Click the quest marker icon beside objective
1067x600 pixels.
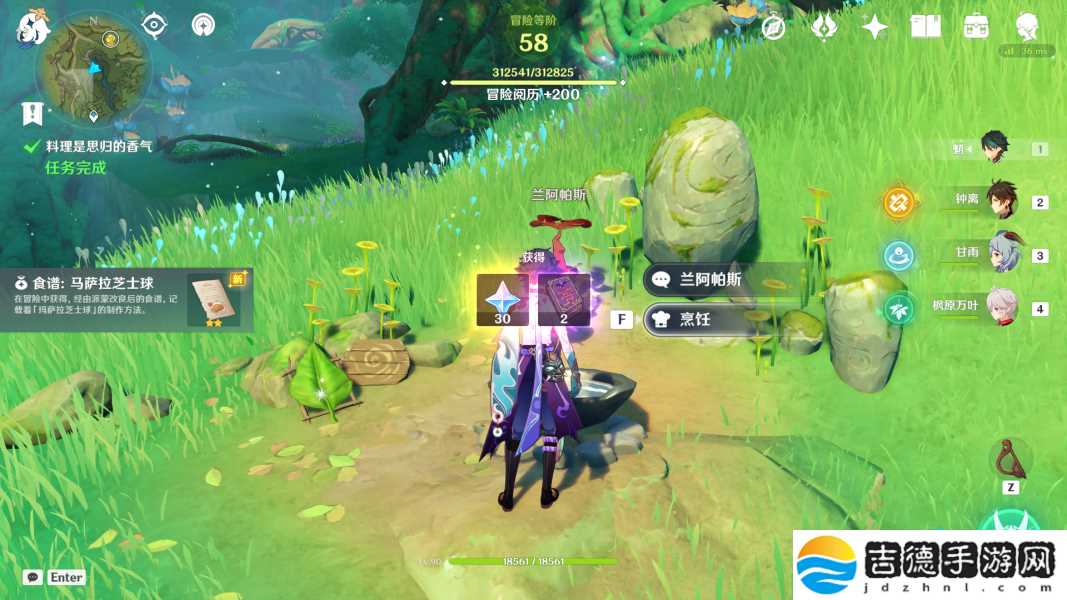33,113
